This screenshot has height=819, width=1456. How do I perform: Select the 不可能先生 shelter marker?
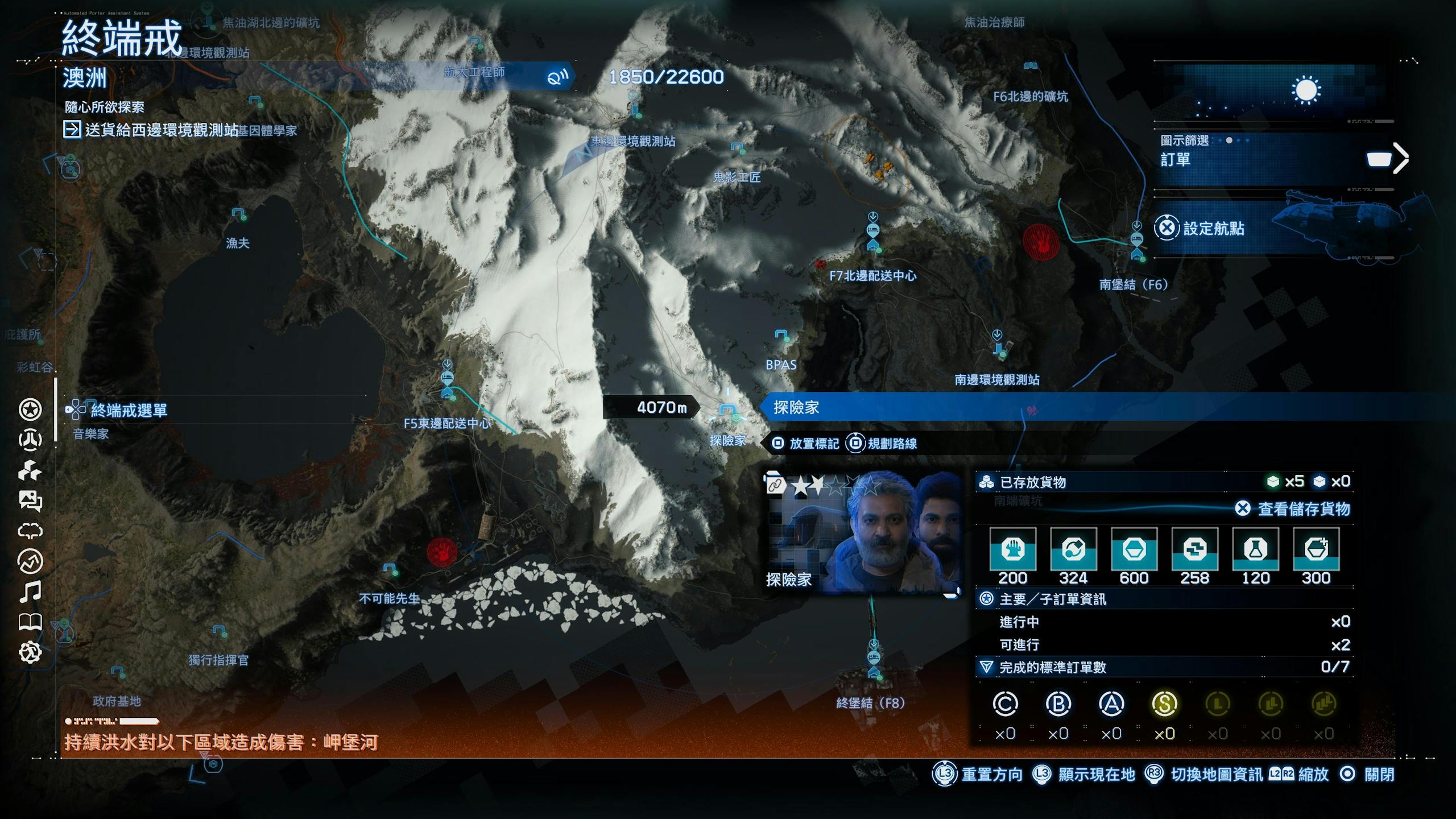click(390, 569)
